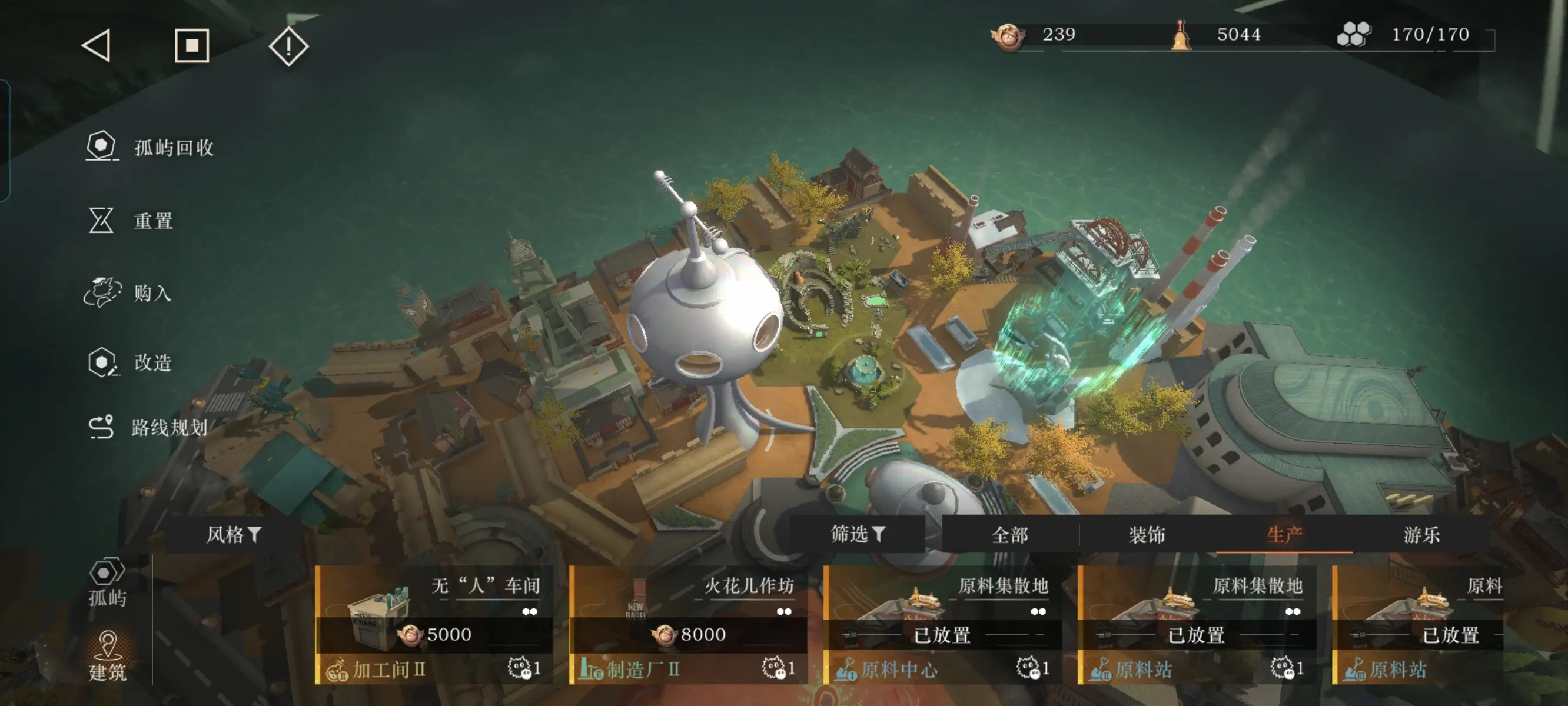Screen dimensions: 1568x706
Task: Open the 购入 purchase menu
Action: [x=128, y=293]
